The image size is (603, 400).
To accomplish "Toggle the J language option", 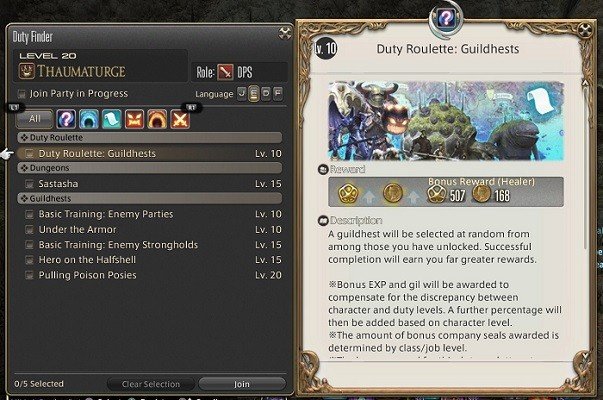I will [x=241, y=93].
